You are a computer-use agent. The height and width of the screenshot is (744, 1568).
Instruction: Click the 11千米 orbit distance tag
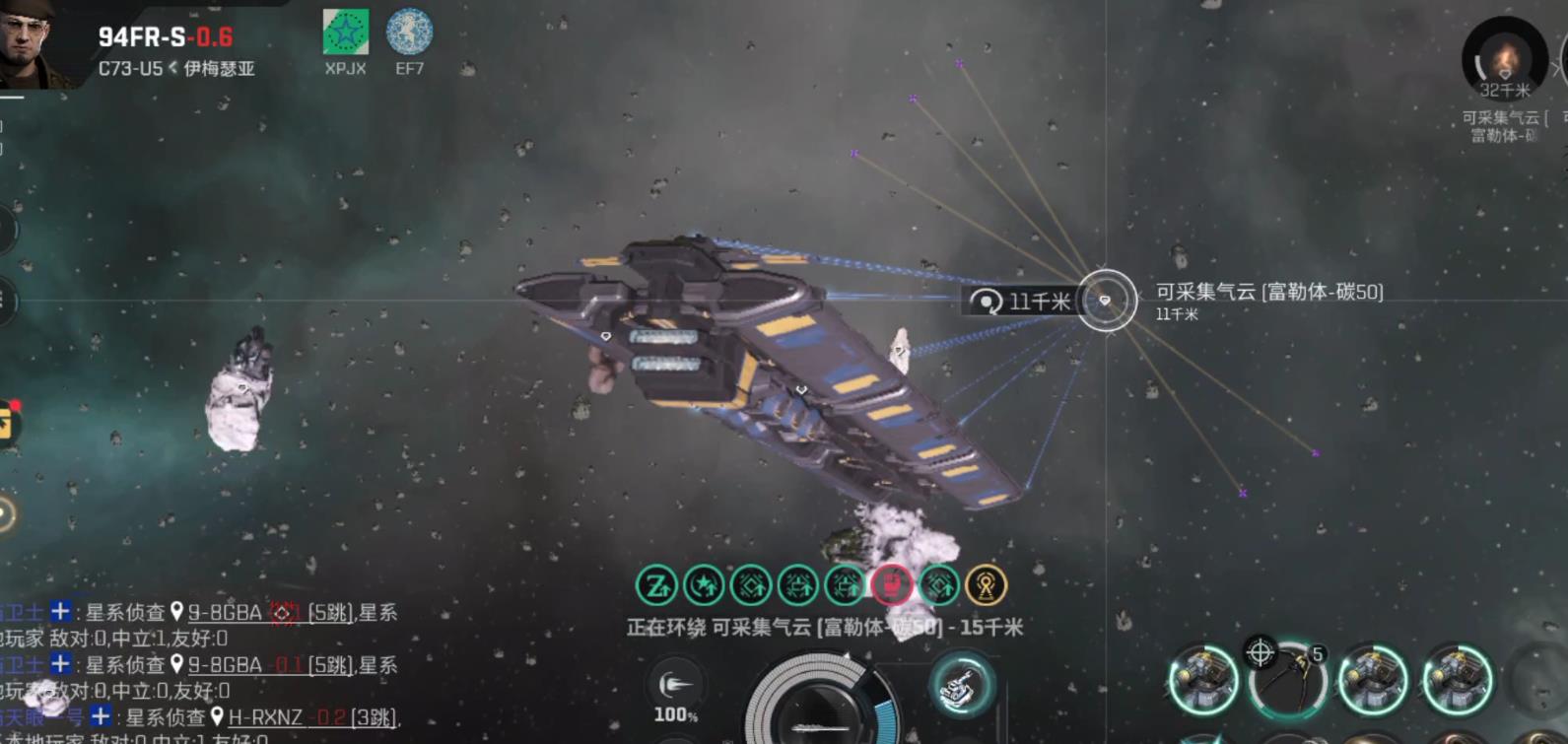(x=1020, y=301)
